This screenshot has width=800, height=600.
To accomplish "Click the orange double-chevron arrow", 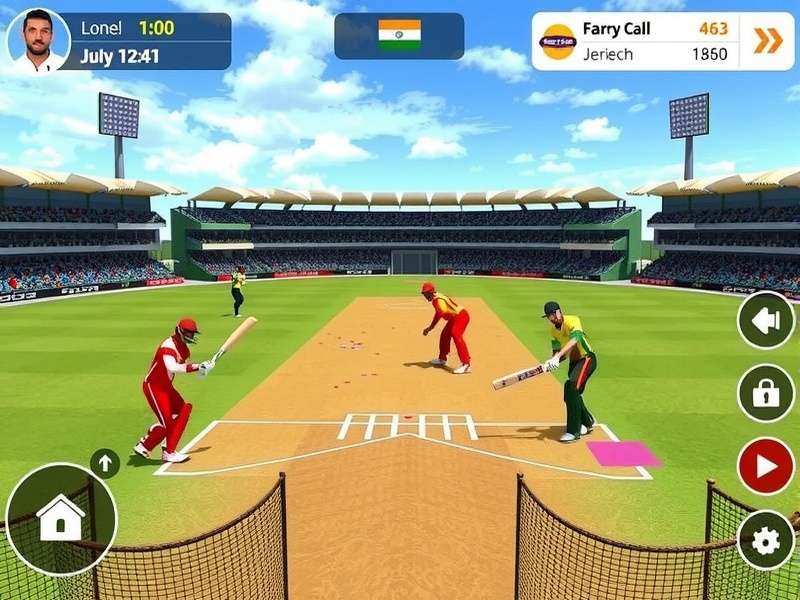I will pos(767,41).
